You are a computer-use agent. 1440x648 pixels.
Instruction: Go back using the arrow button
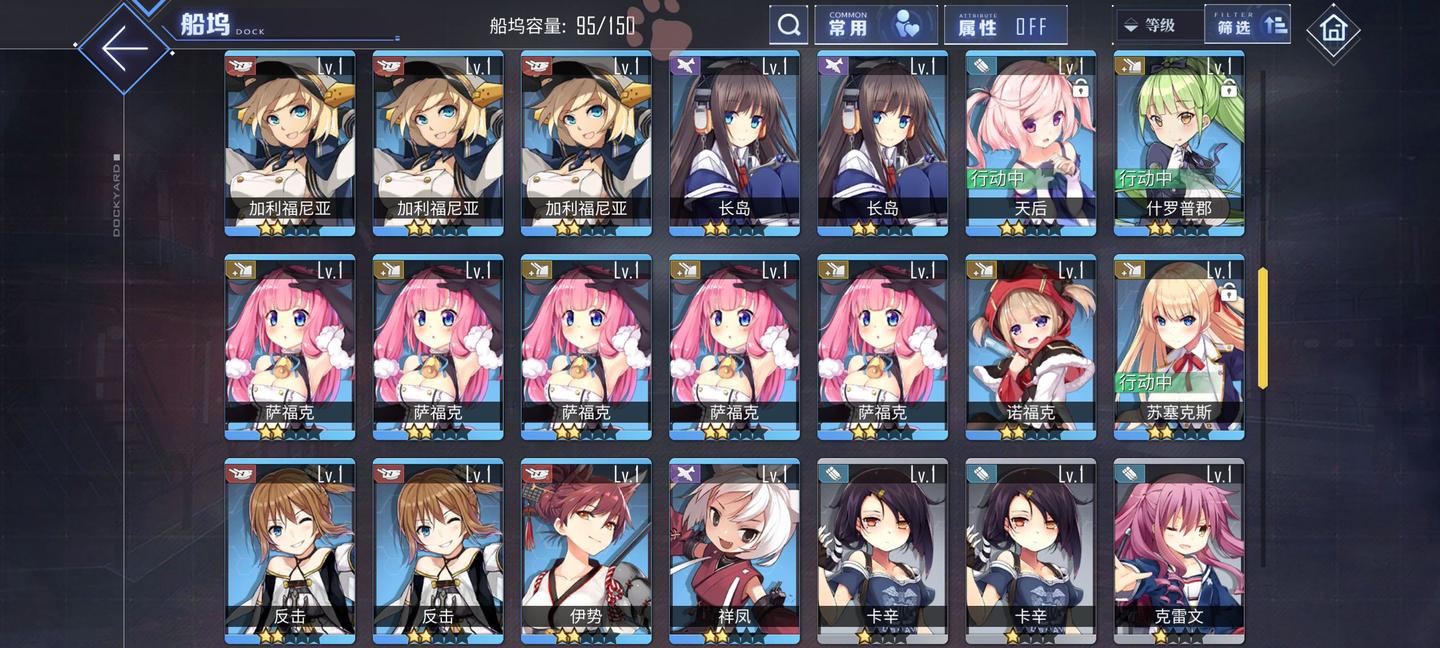coord(124,47)
